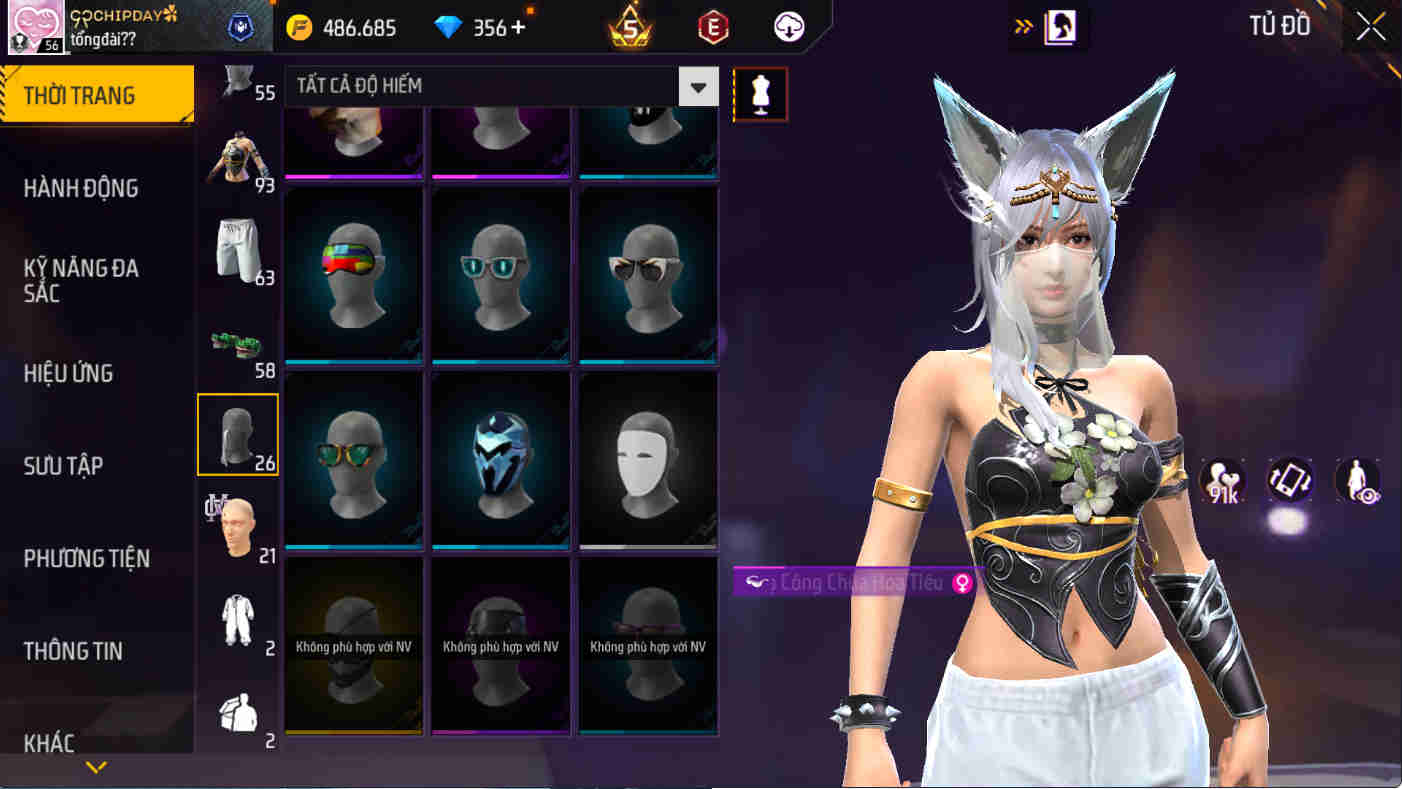This screenshot has width=1402, height=789.
Task: Toggle outfit visibility with the eye icon
Action: click(1358, 480)
